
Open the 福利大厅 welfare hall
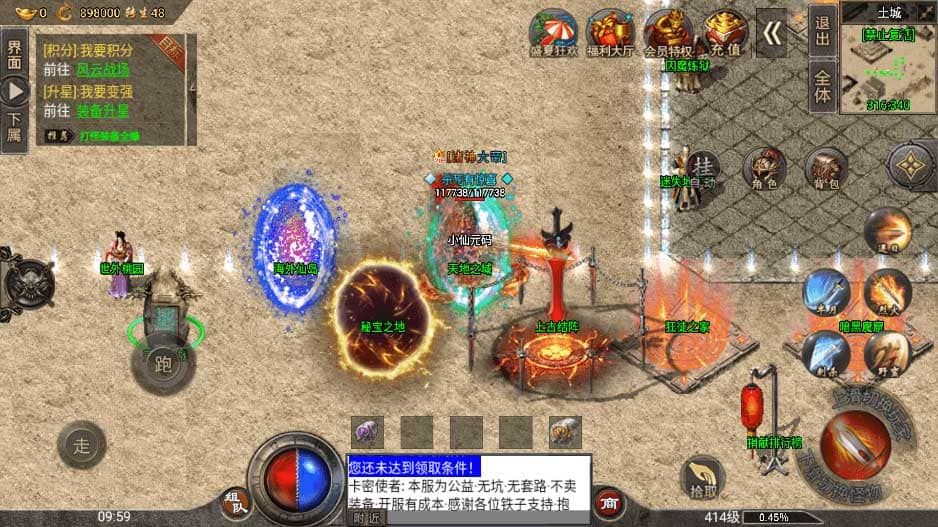(x=610, y=31)
